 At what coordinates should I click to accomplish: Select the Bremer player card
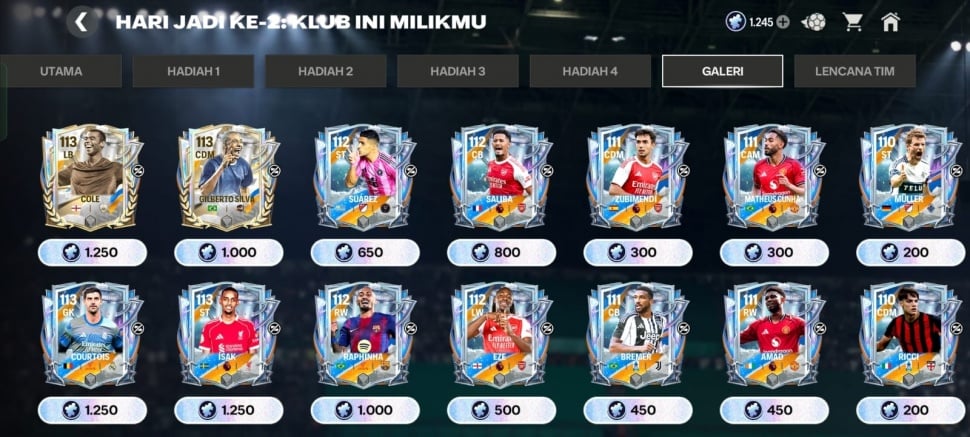point(637,337)
